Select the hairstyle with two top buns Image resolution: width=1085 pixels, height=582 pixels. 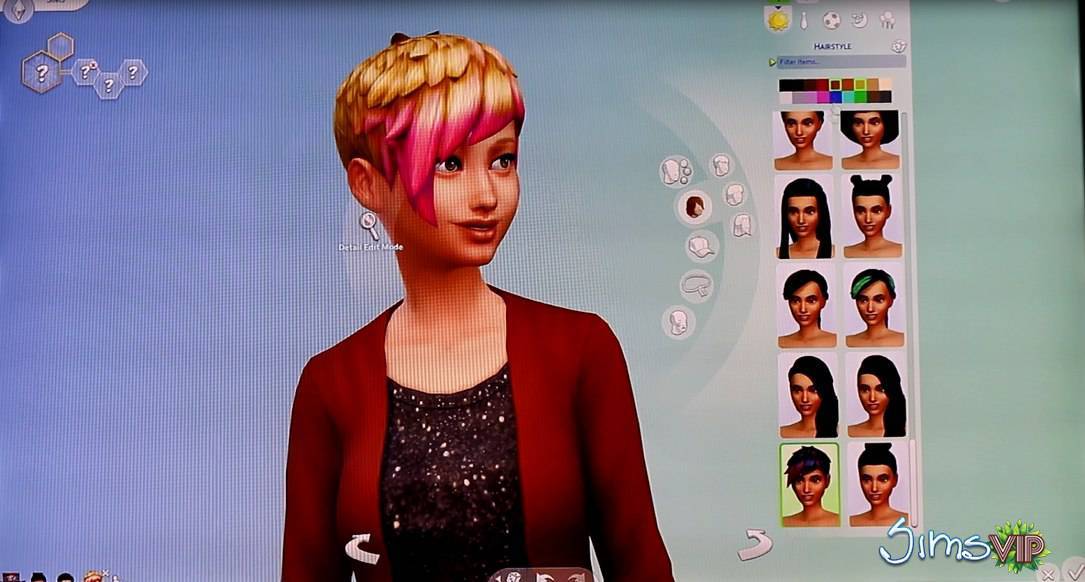point(873,216)
